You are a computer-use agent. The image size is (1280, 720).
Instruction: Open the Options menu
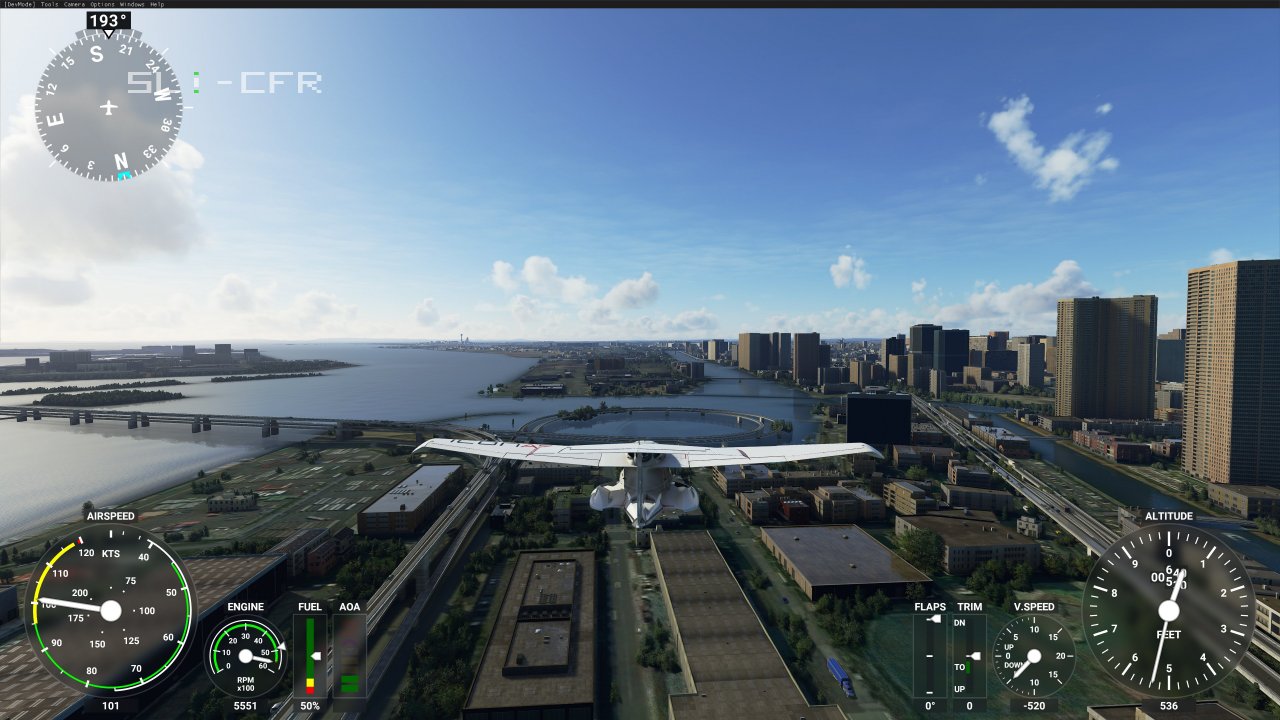[x=100, y=4]
